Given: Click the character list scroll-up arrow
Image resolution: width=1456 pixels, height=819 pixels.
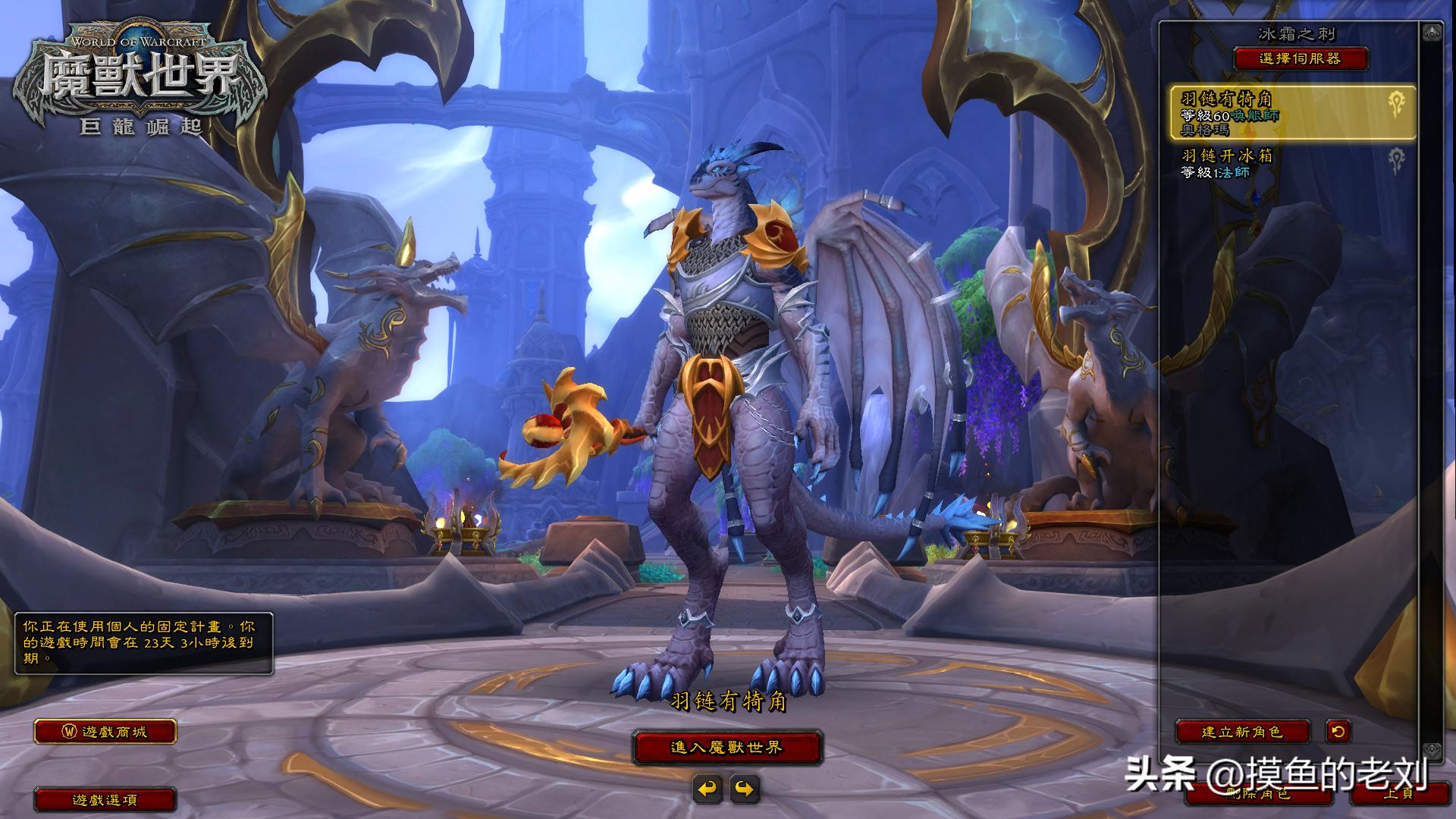Looking at the screenshot, I should (x=1432, y=33).
